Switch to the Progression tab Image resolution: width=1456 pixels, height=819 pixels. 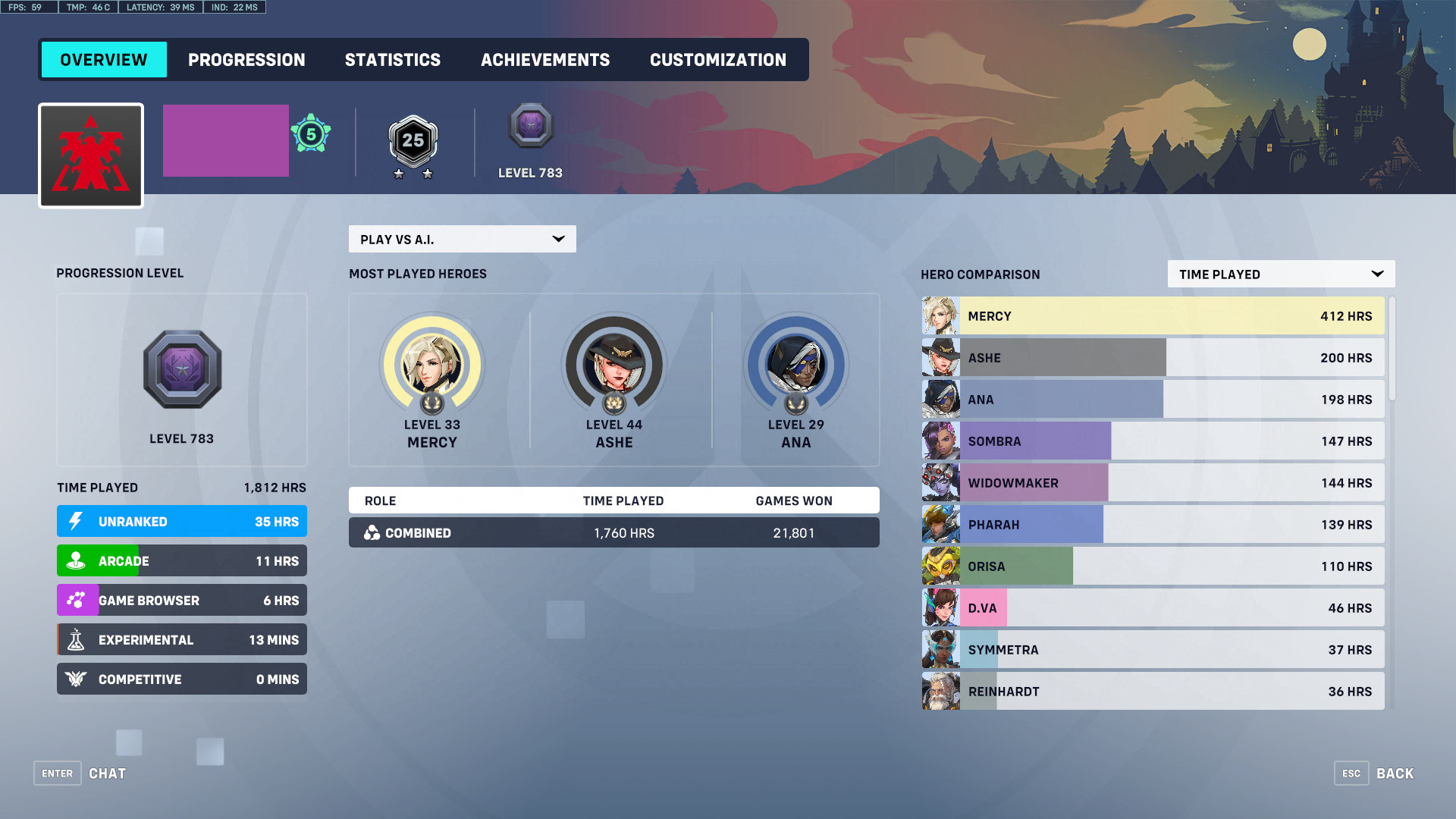246,60
